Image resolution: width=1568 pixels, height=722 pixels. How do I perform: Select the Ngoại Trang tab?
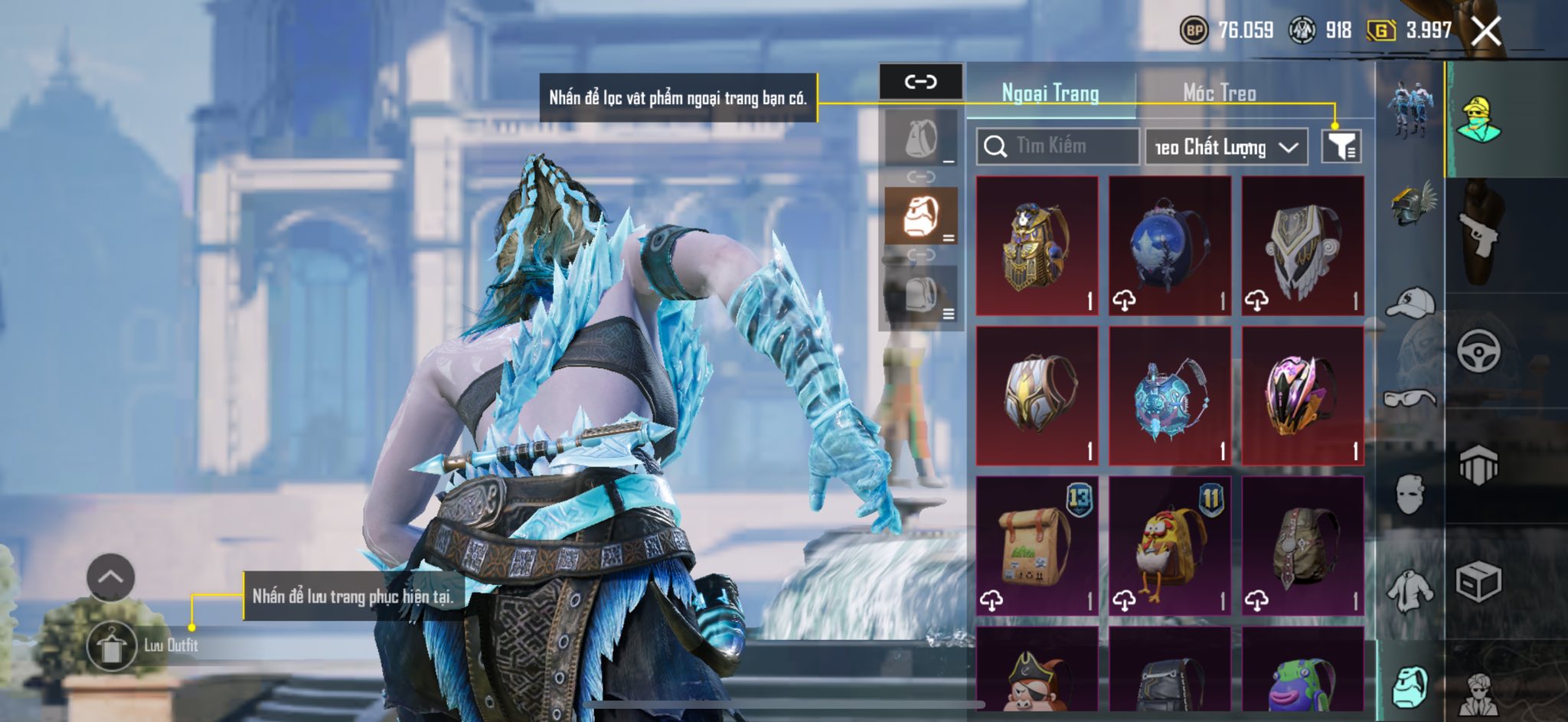1050,93
